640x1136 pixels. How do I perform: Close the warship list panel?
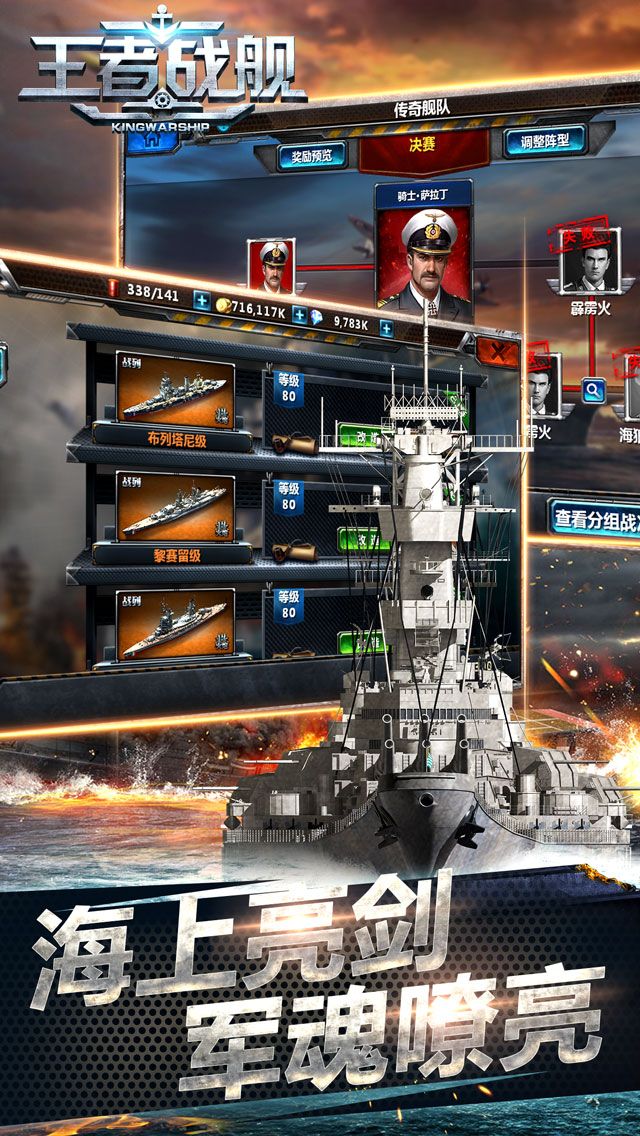tap(496, 351)
